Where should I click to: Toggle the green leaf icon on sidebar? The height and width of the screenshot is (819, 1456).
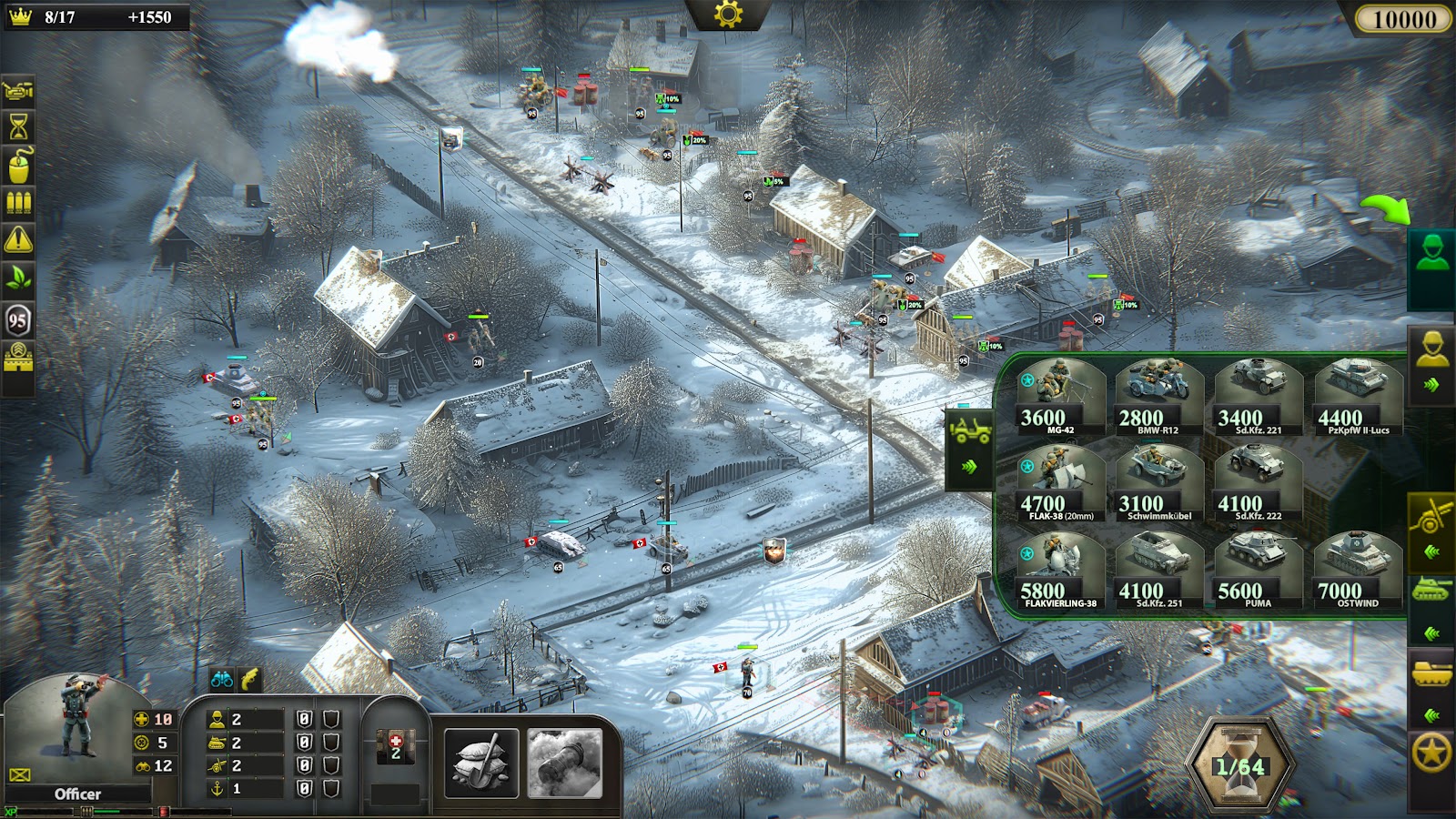pyautogui.click(x=18, y=278)
